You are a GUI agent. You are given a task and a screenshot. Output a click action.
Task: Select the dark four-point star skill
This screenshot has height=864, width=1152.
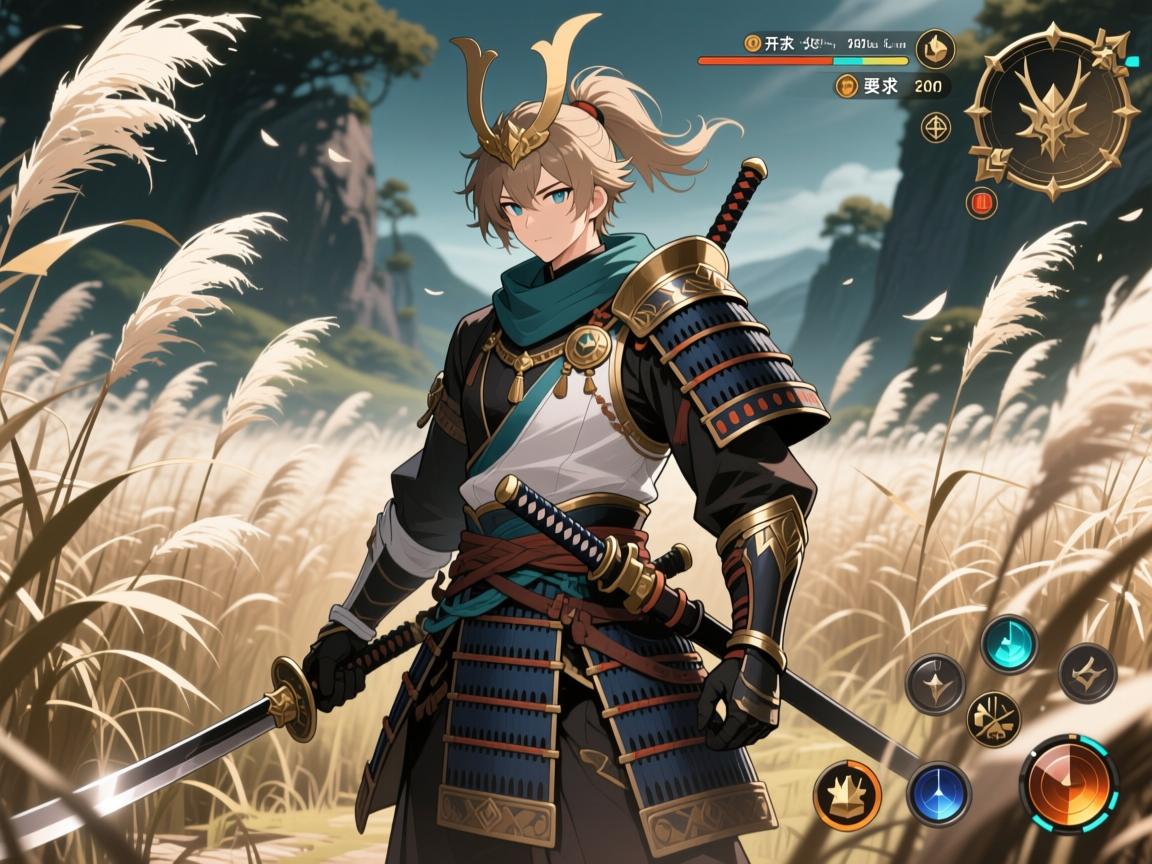(935, 684)
